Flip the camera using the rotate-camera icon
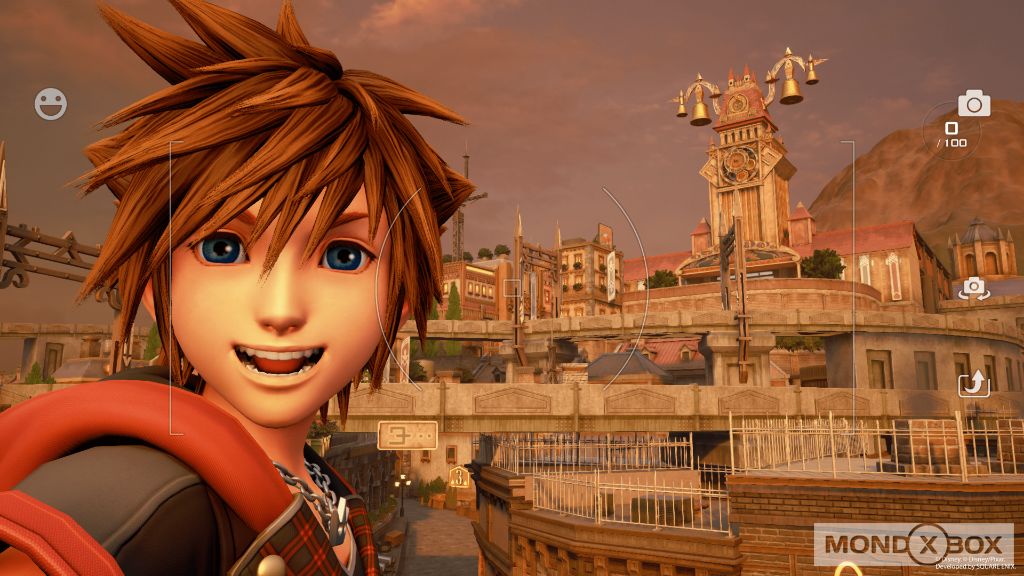1024x576 pixels. pos(973,289)
